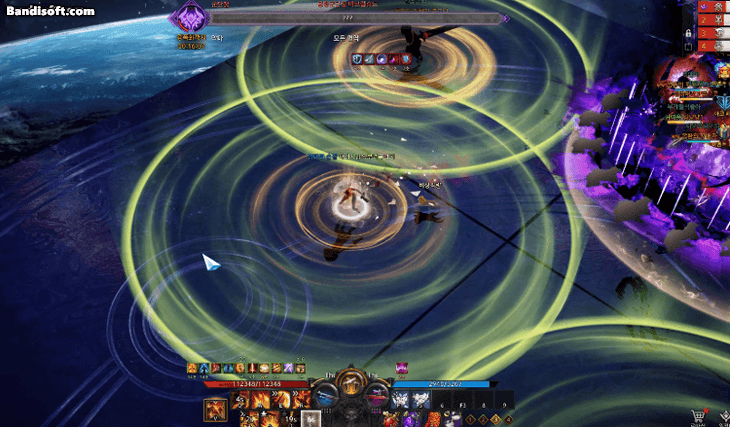730x427 pixels.
Task: Click the orange diamond button numbered 1
Action: 471,419
